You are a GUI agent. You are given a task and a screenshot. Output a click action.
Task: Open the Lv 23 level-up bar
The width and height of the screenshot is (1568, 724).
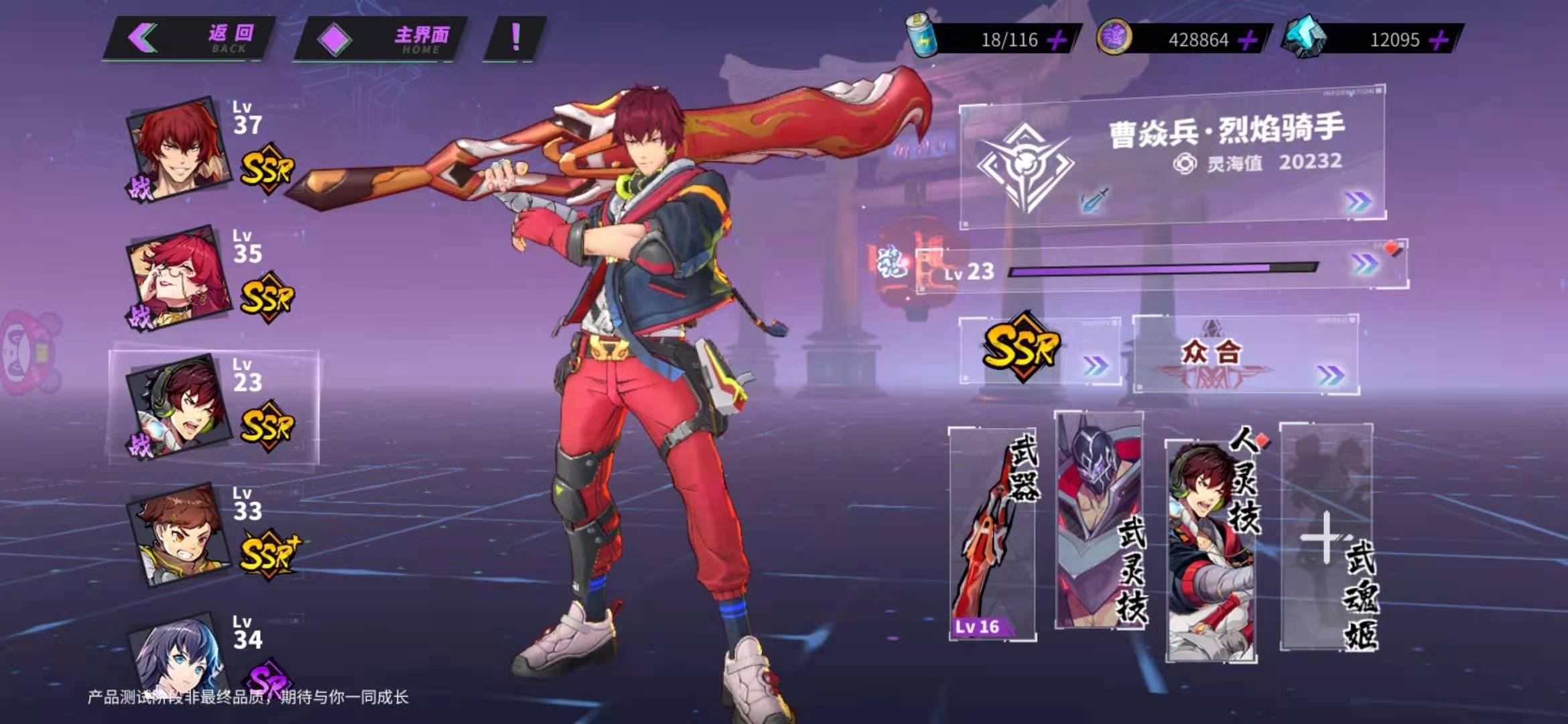[1163, 269]
